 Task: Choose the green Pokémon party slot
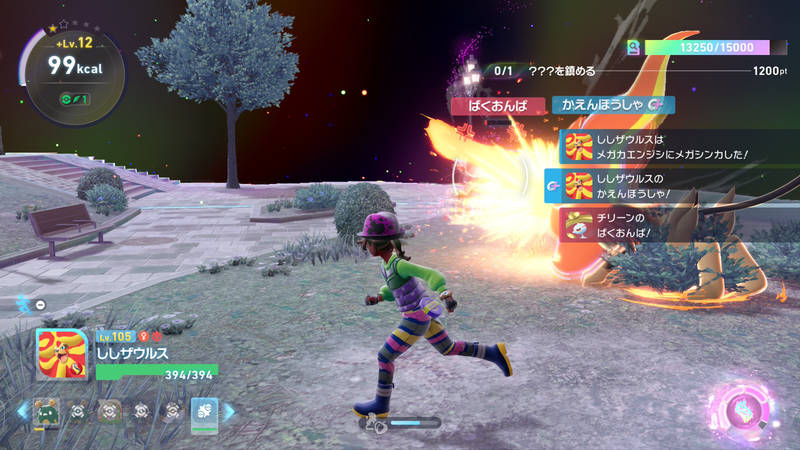pyautogui.click(x=44, y=411)
